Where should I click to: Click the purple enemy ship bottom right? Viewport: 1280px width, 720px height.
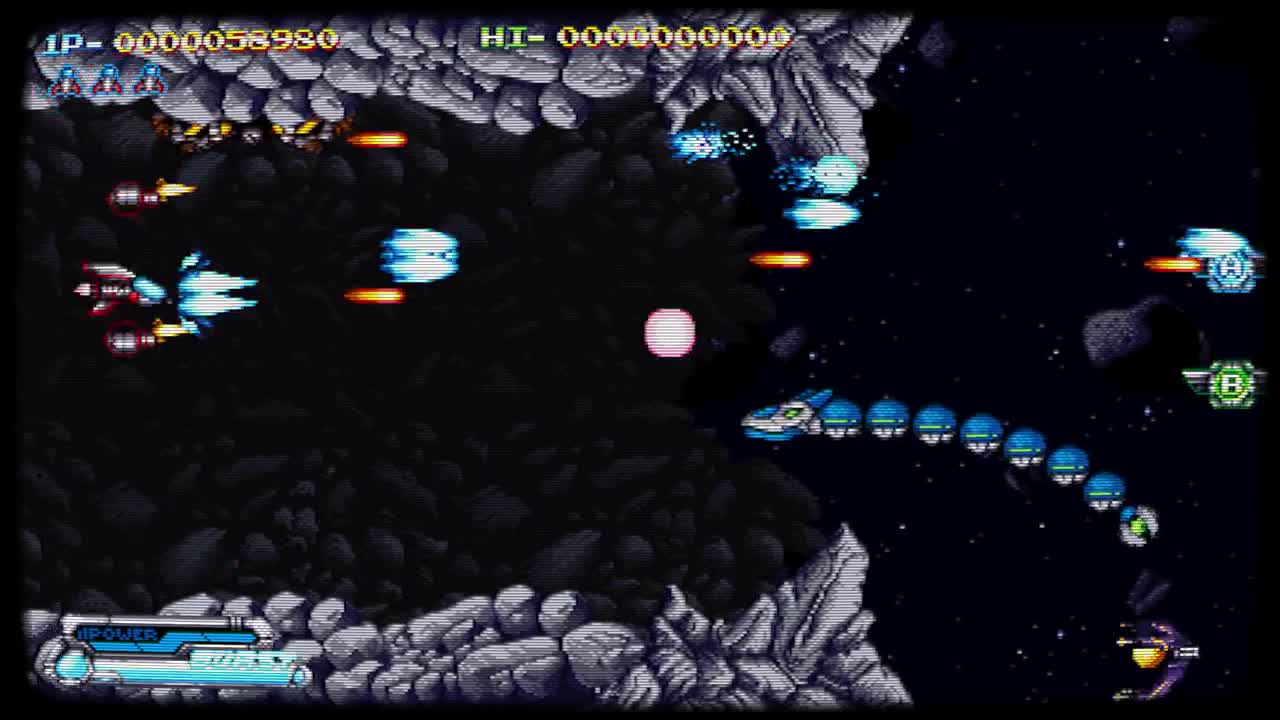pos(1150,655)
